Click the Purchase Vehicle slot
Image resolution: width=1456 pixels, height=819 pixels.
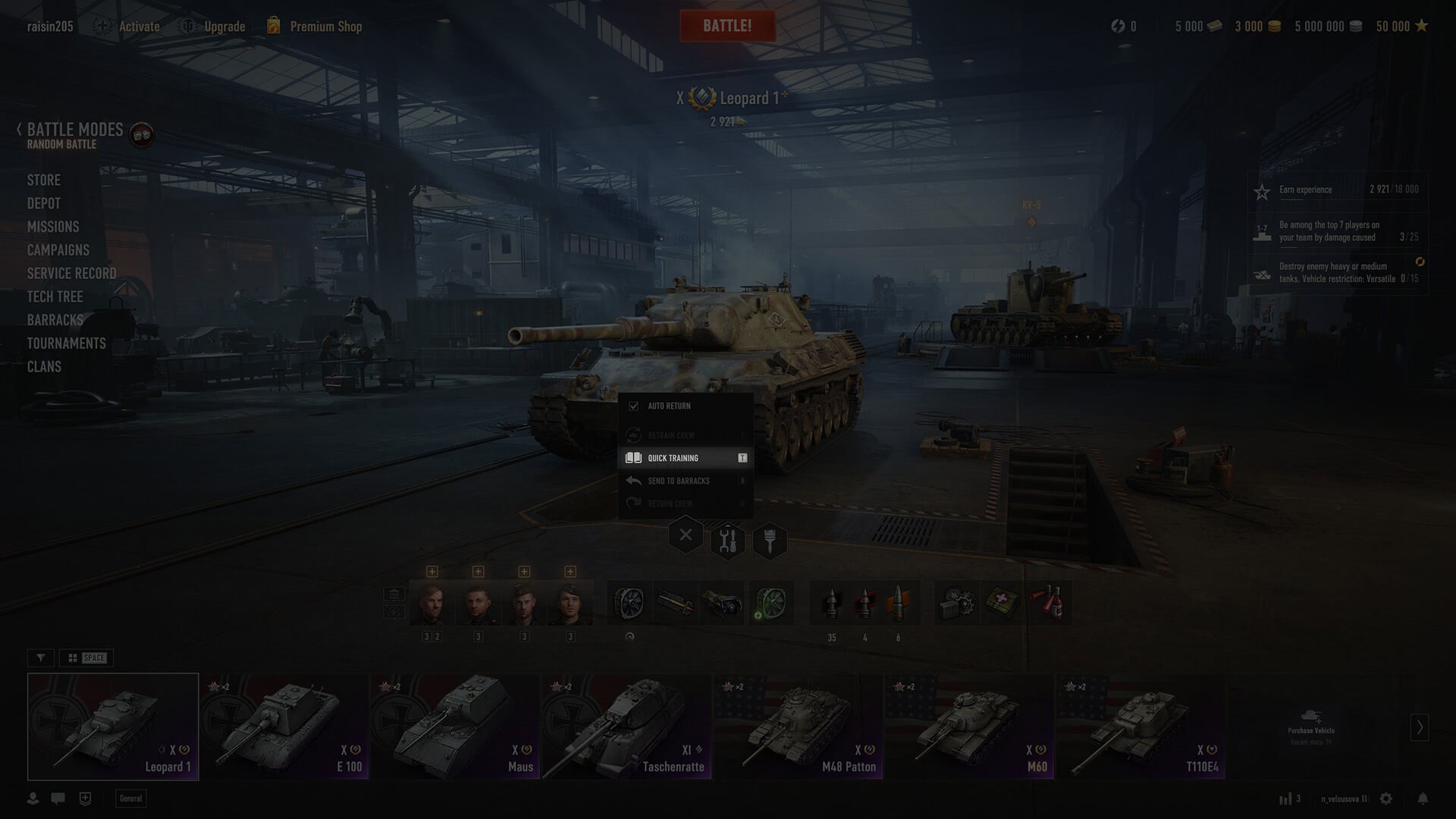(x=1311, y=726)
